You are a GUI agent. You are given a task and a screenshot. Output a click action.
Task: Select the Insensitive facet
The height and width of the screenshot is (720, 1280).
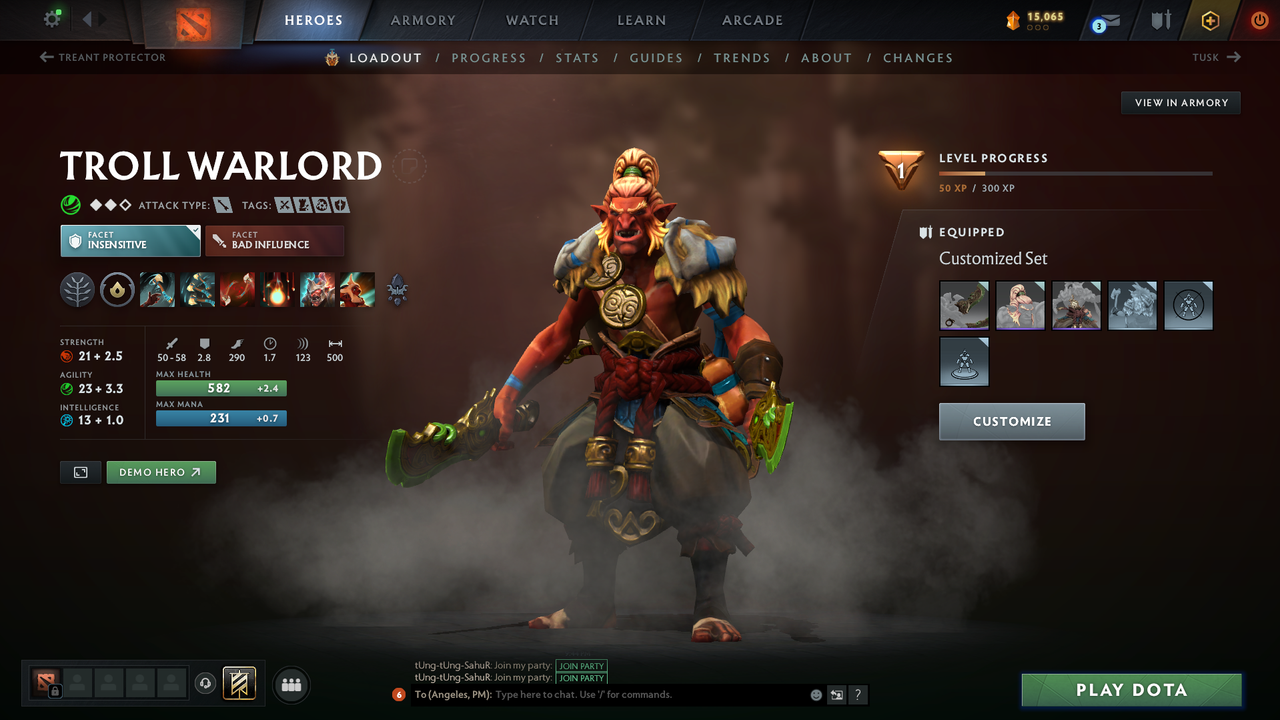click(130, 240)
